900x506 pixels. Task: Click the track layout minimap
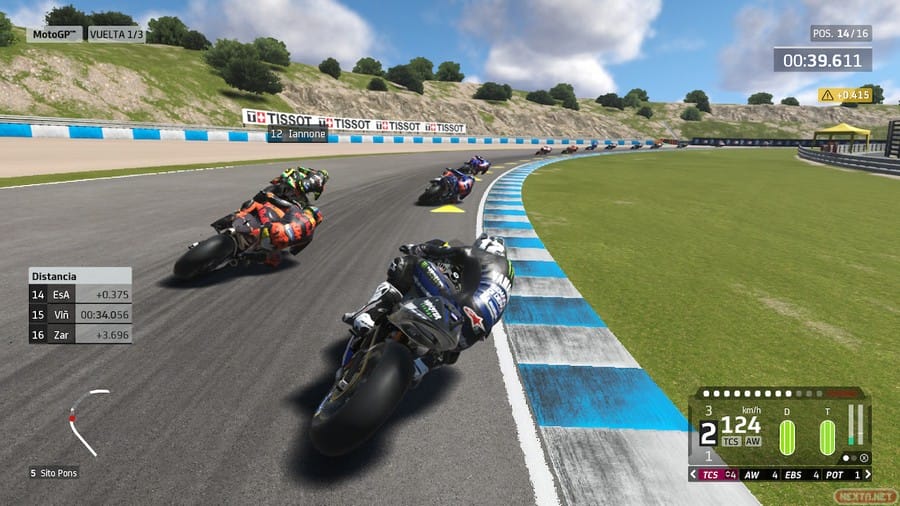click(x=86, y=420)
